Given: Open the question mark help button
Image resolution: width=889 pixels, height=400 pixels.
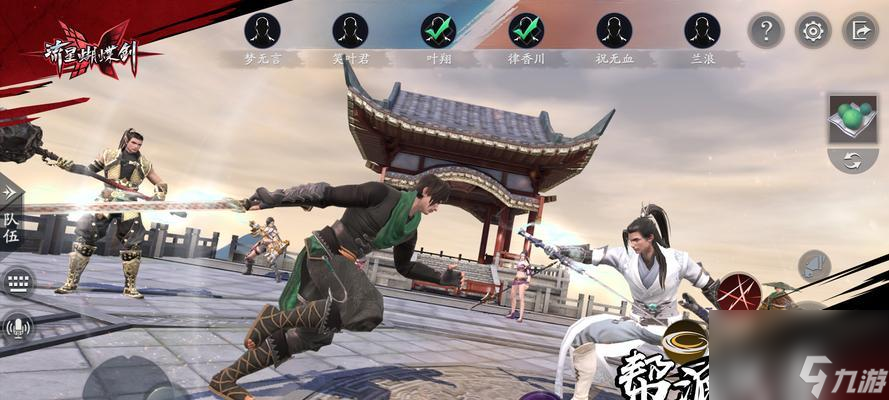Looking at the screenshot, I should click(766, 31).
